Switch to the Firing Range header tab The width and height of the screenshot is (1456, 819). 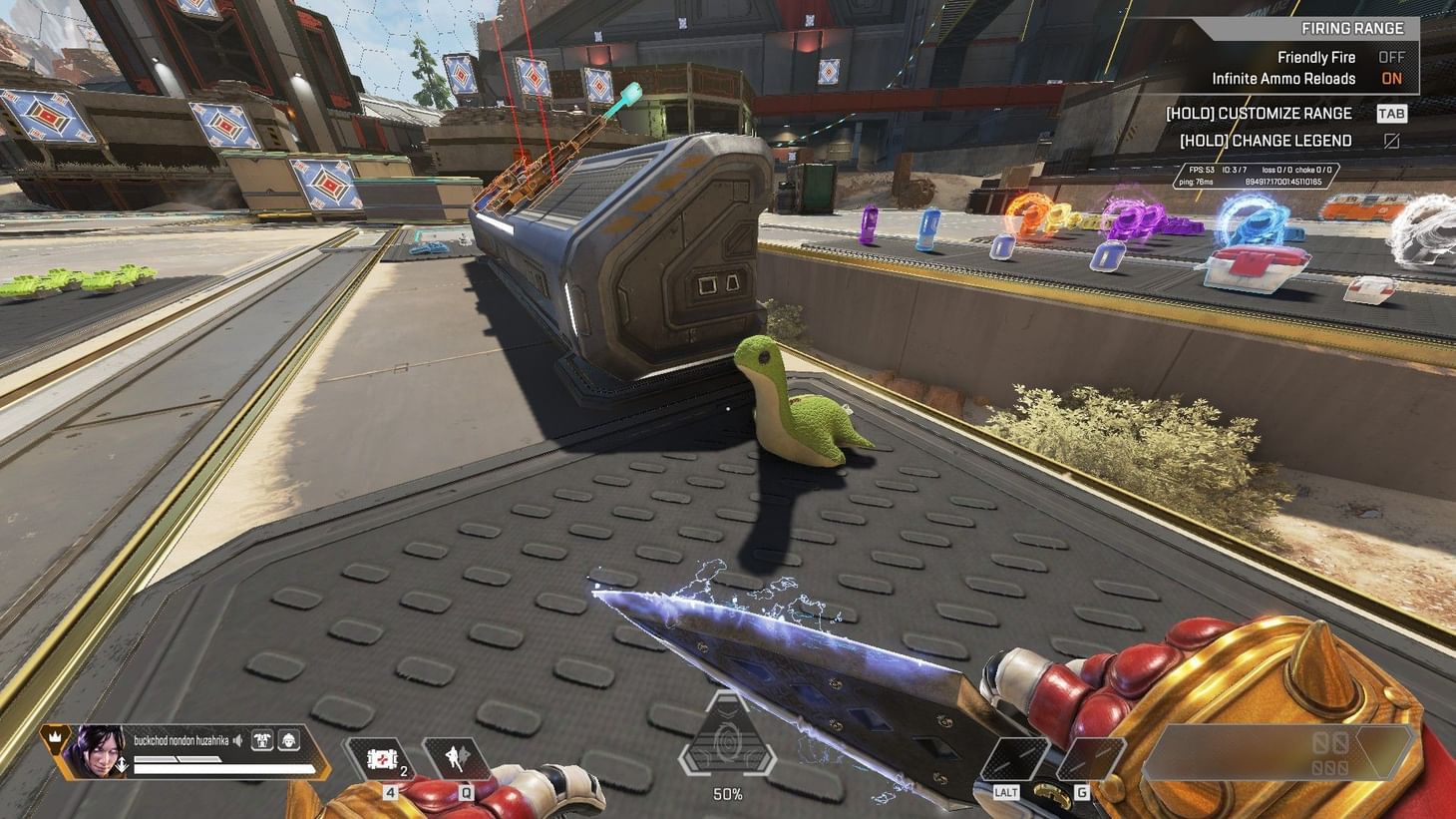click(x=1351, y=27)
